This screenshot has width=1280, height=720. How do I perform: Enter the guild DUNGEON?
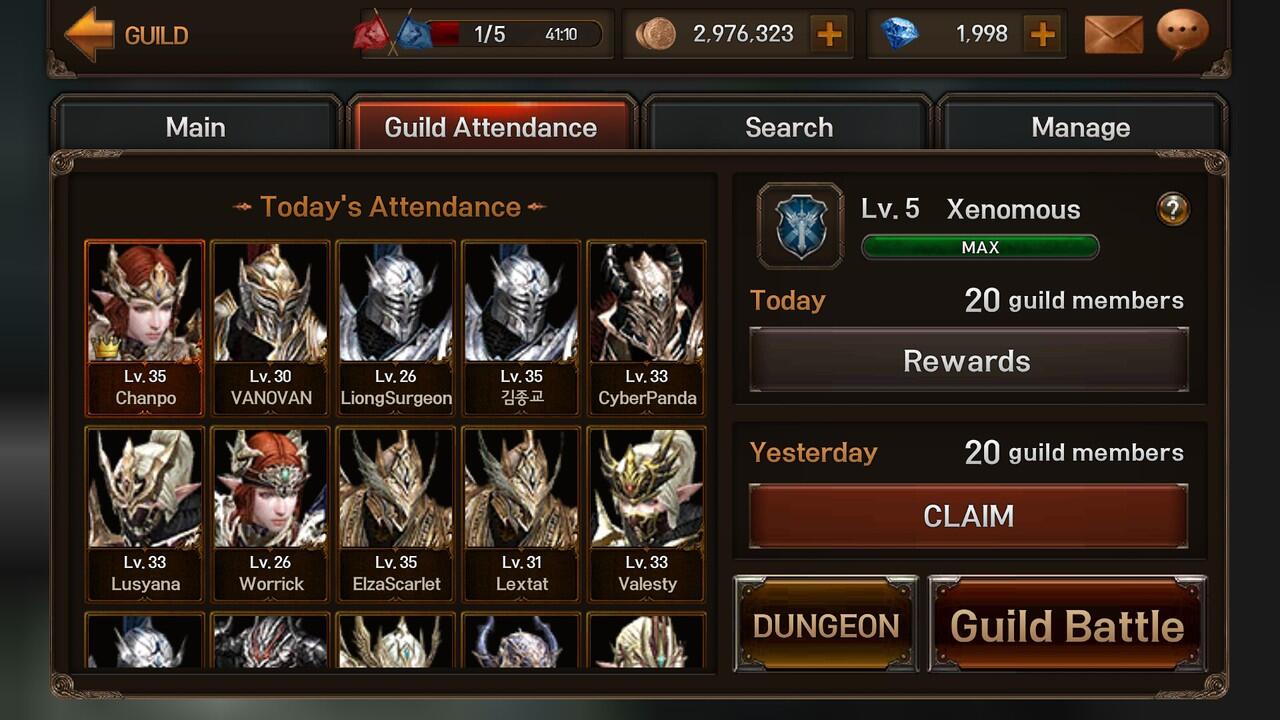[826, 625]
